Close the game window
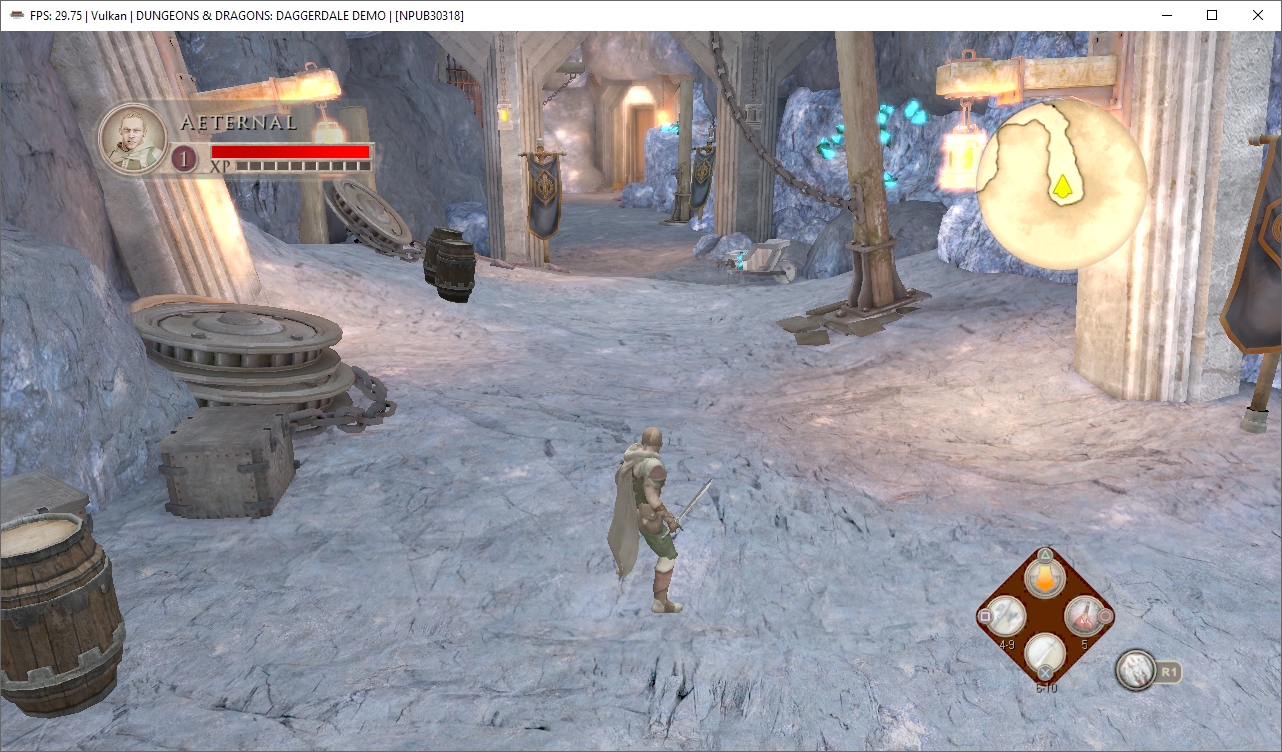The image size is (1282, 752). [1258, 15]
